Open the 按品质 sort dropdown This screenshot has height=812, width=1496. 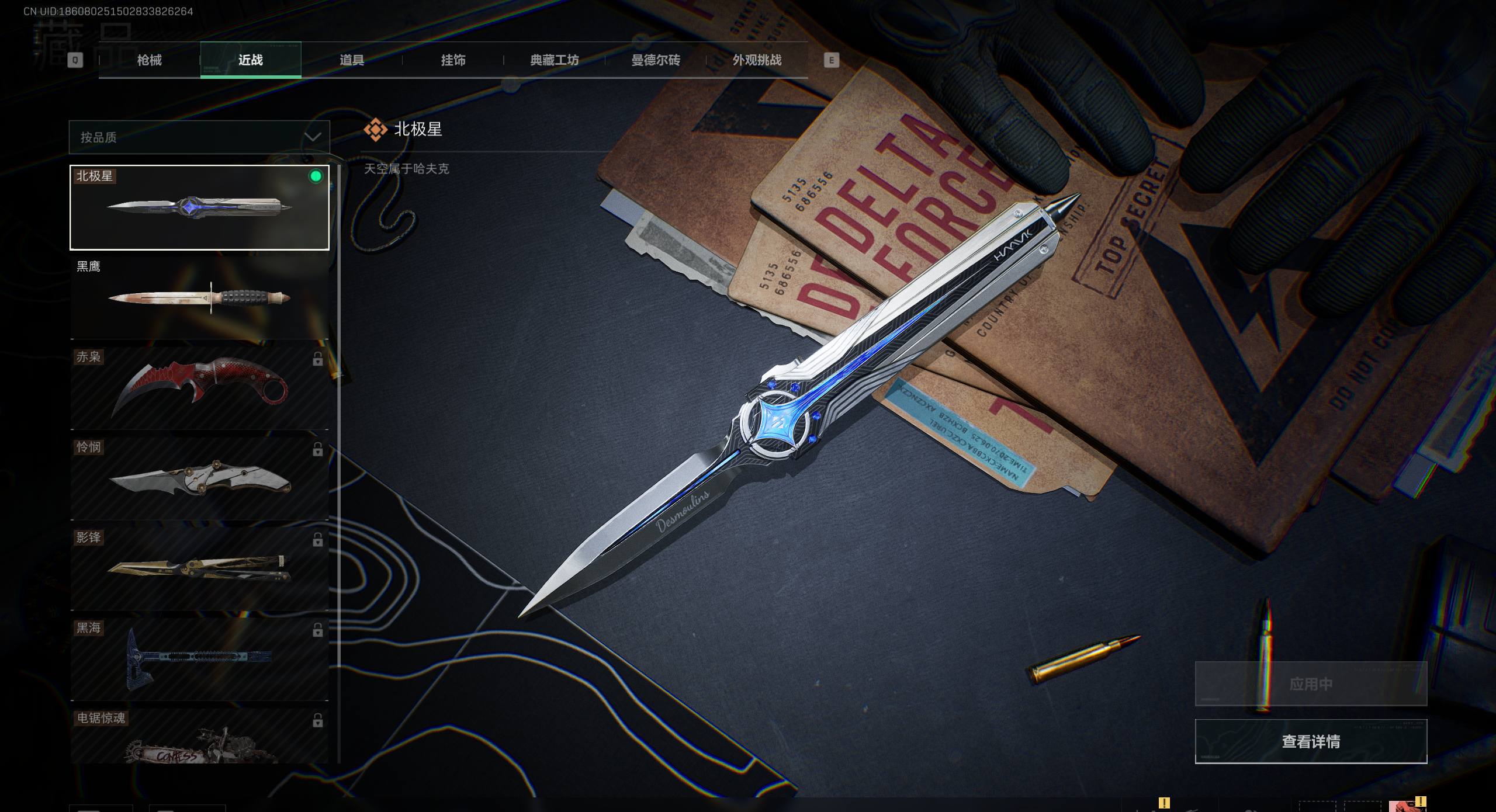pos(199,137)
